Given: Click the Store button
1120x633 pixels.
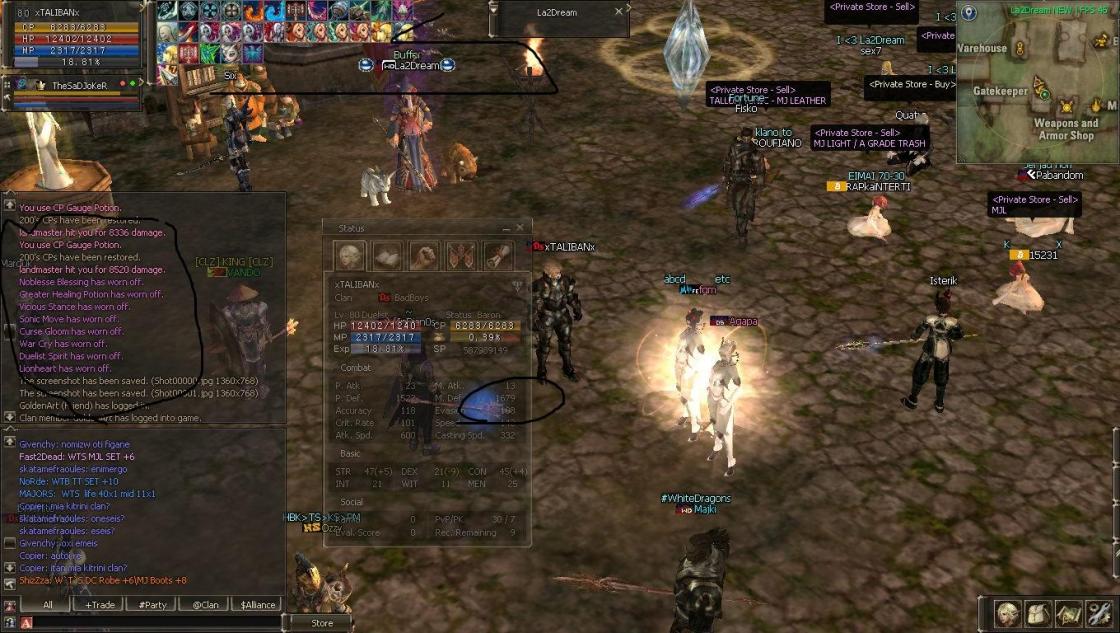Looking at the screenshot, I should [322, 623].
